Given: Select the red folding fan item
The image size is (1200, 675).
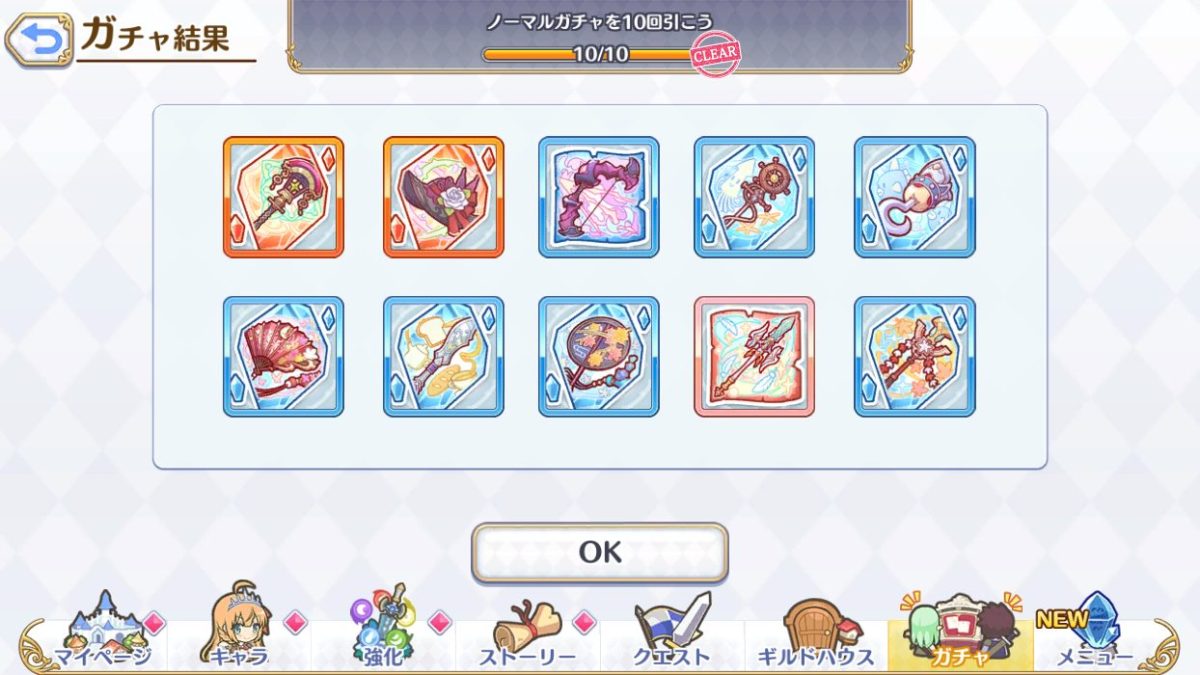Looking at the screenshot, I should pyautogui.click(x=283, y=356).
